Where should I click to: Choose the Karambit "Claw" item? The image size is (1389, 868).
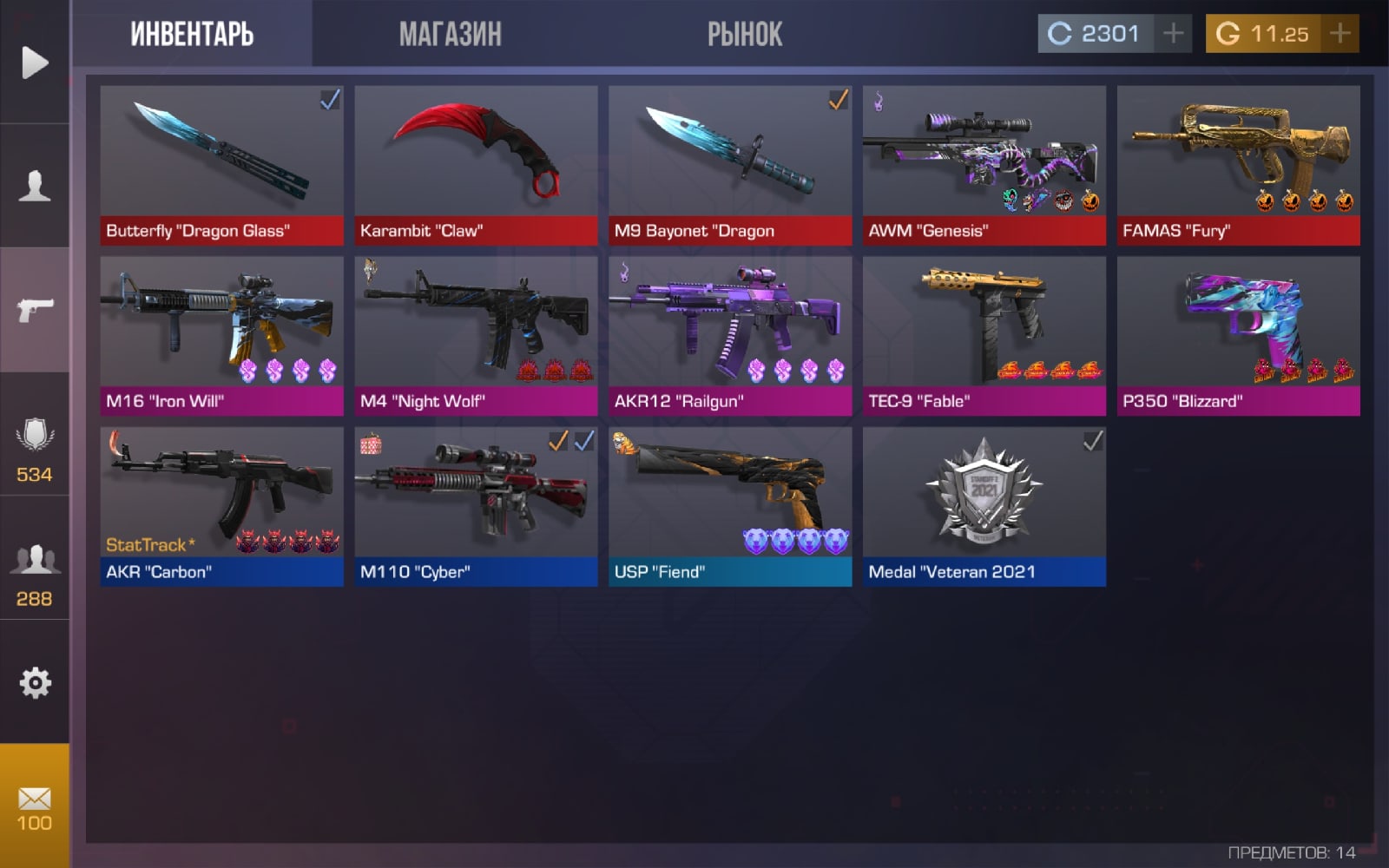point(476,165)
